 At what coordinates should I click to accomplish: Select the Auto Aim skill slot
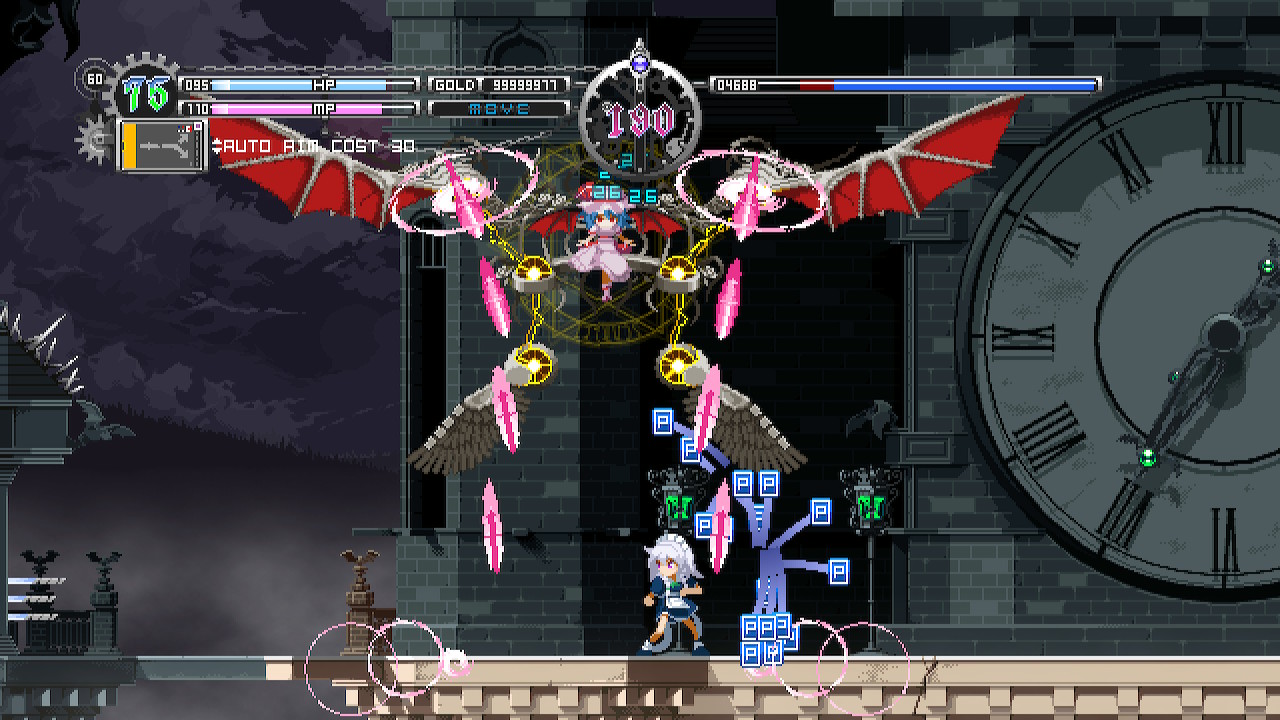tap(162, 145)
